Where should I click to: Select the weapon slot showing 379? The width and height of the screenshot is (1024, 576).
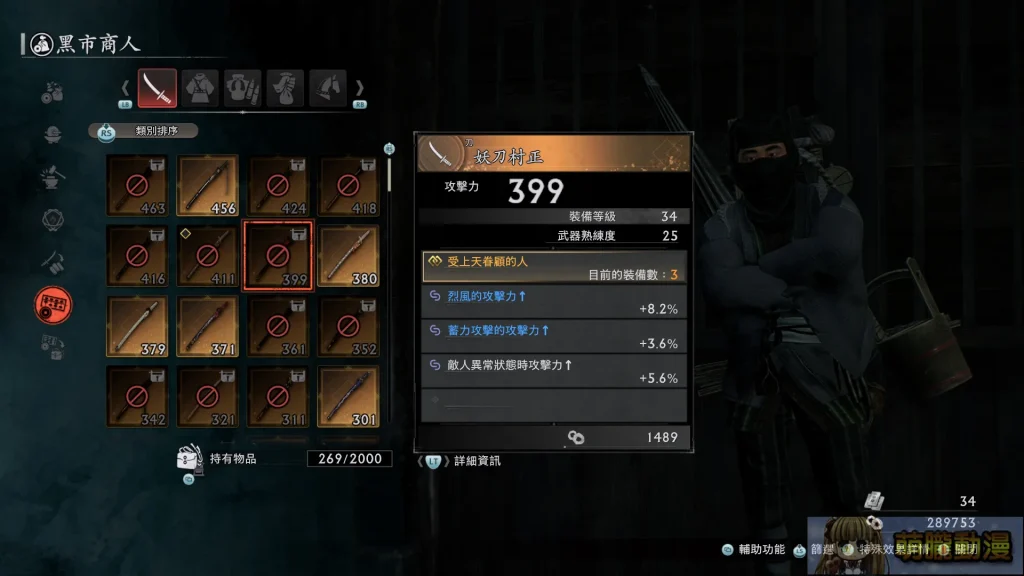(137, 327)
